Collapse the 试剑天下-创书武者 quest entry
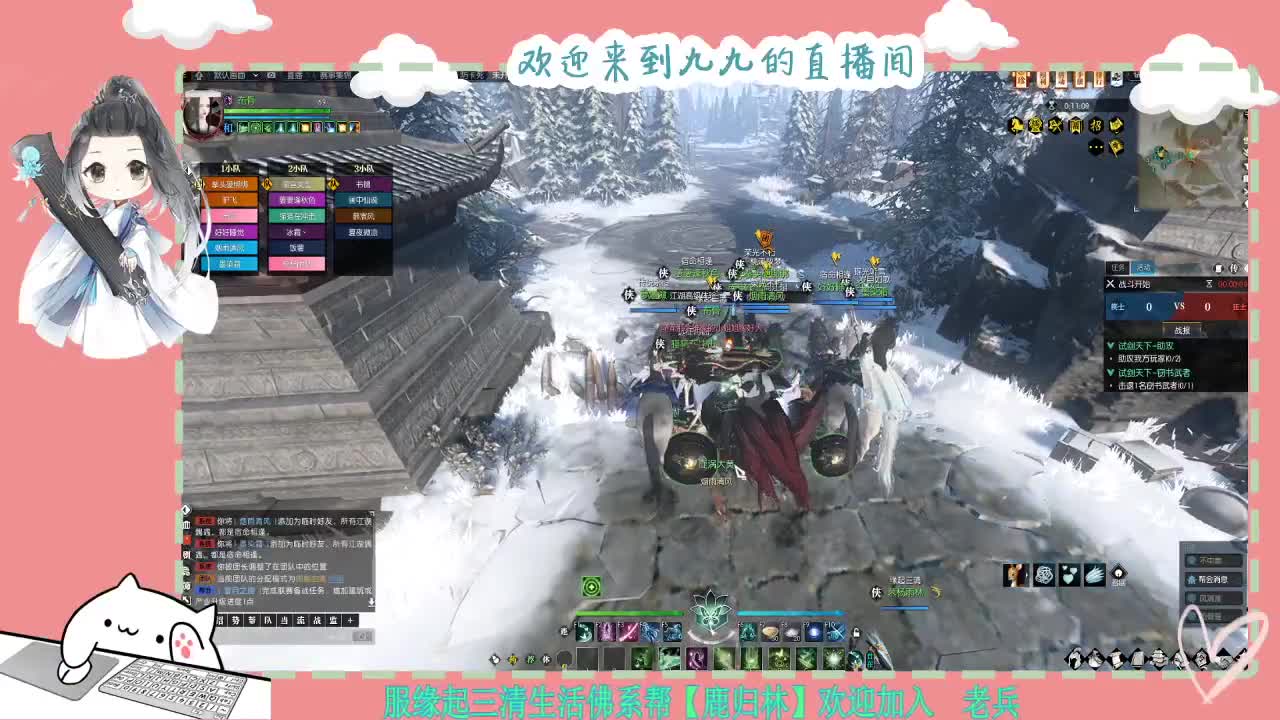1280x720 pixels. pyautogui.click(x=1110, y=372)
